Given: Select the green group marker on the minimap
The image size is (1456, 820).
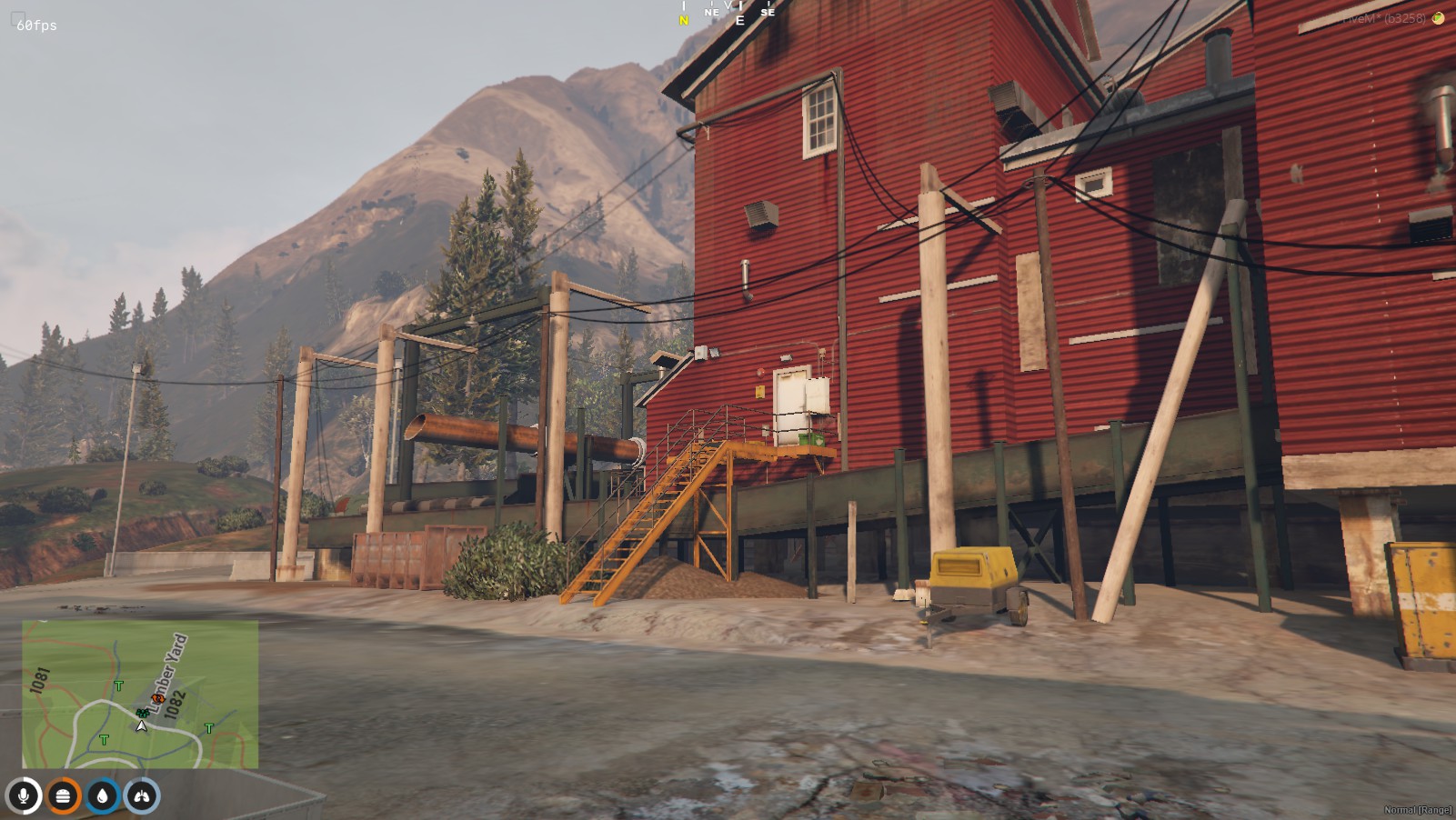Looking at the screenshot, I should tap(142, 713).
